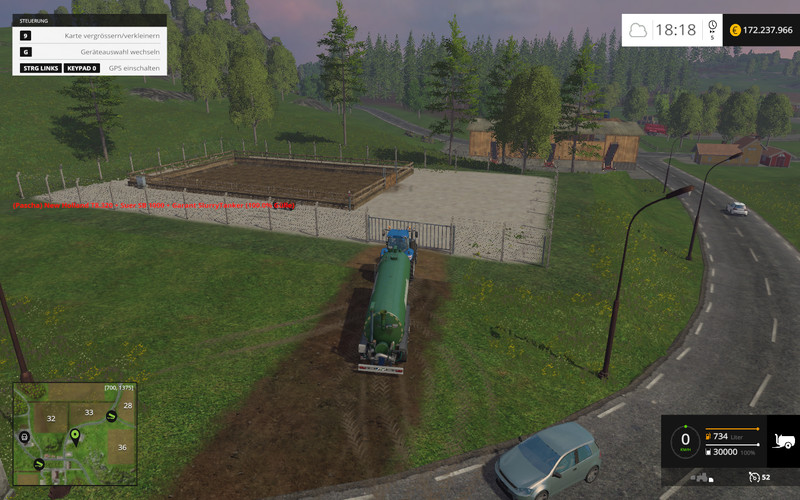The width and height of the screenshot is (800, 500).
Task: Select the slurry tanker vehicle icon
Action: coord(784,441)
